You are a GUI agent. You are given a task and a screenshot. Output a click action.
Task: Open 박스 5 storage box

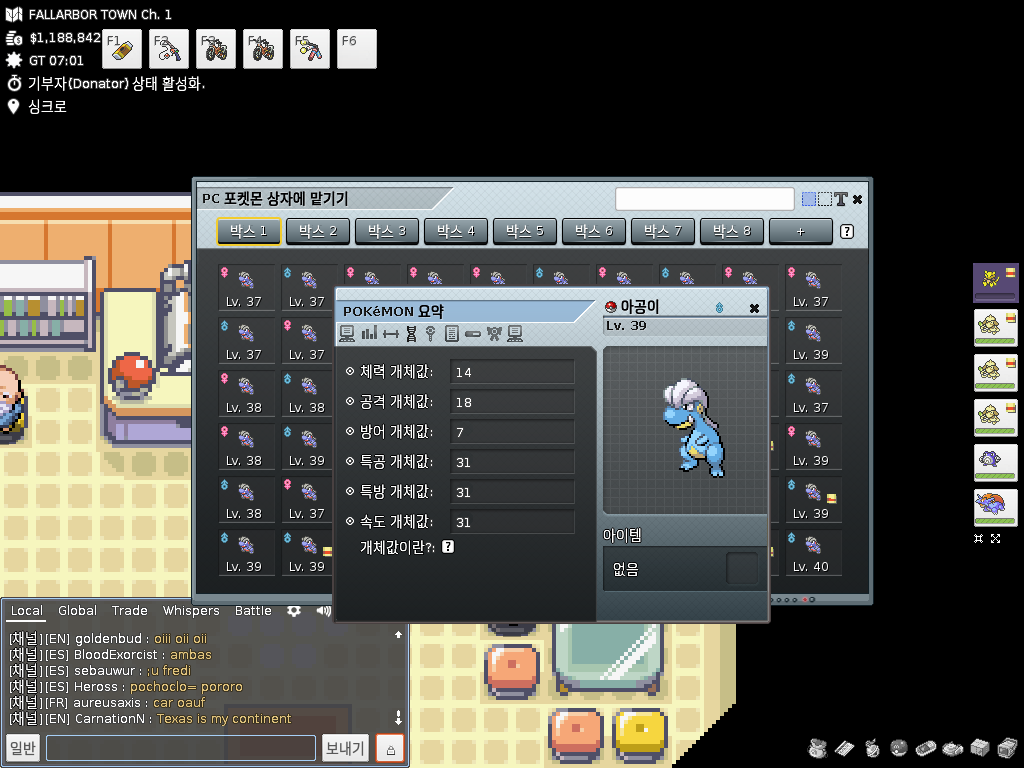525,232
